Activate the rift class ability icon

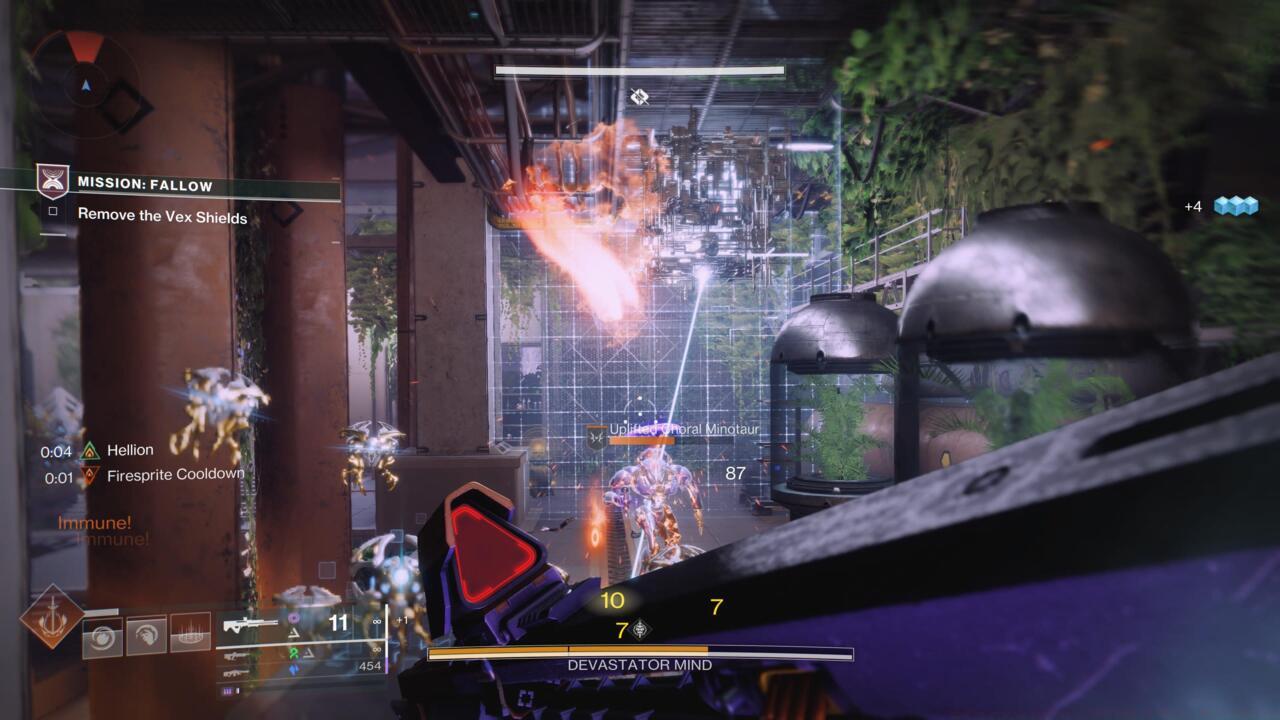click(190, 633)
